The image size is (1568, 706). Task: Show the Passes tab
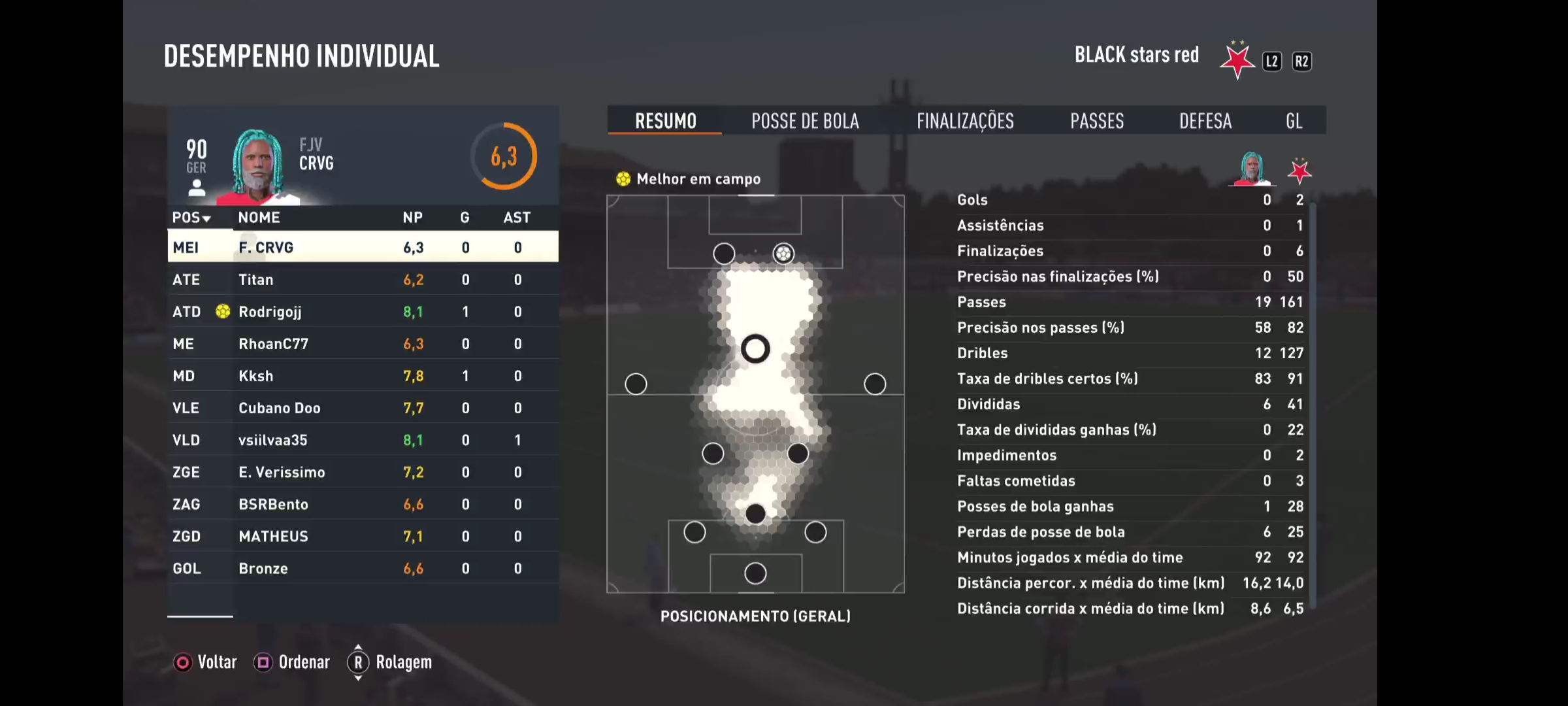pos(1097,121)
